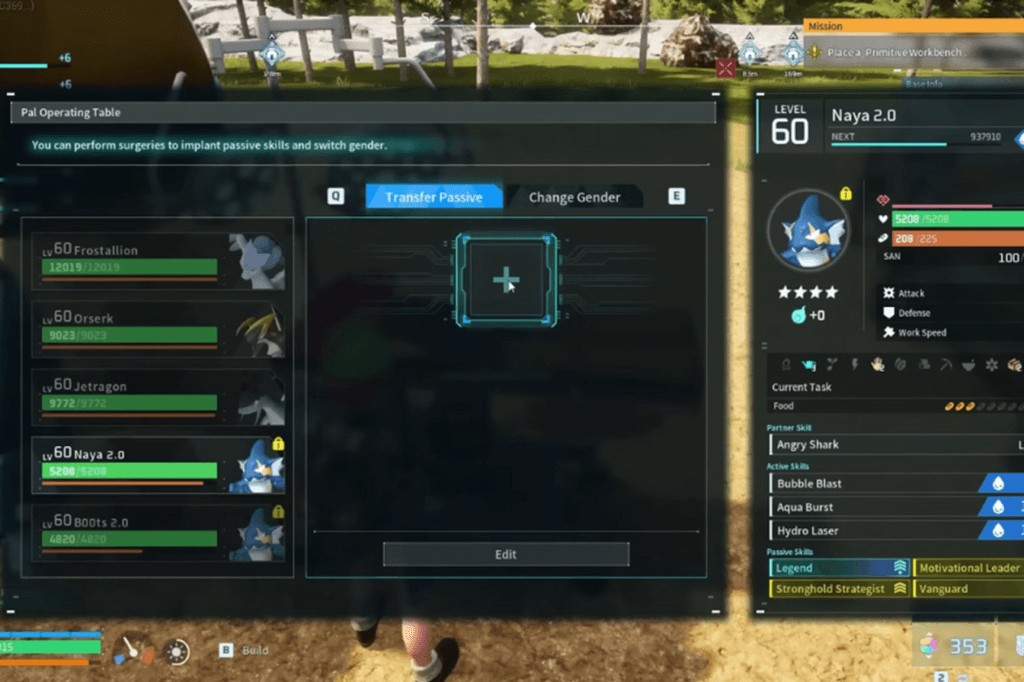Choose the Motivational Leader passive skill

pos(968,568)
